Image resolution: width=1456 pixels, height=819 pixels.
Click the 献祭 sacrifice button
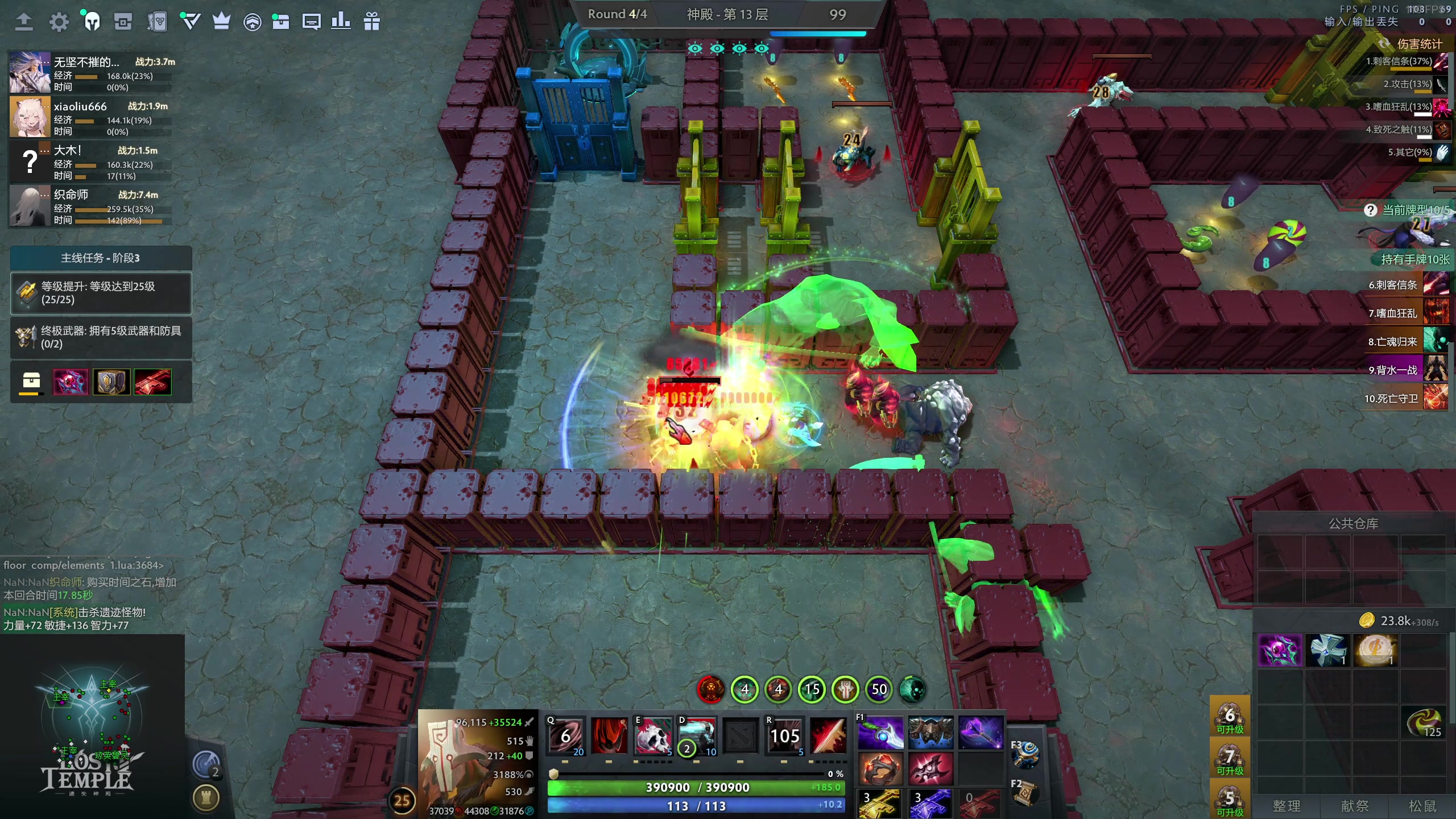click(1355, 806)
